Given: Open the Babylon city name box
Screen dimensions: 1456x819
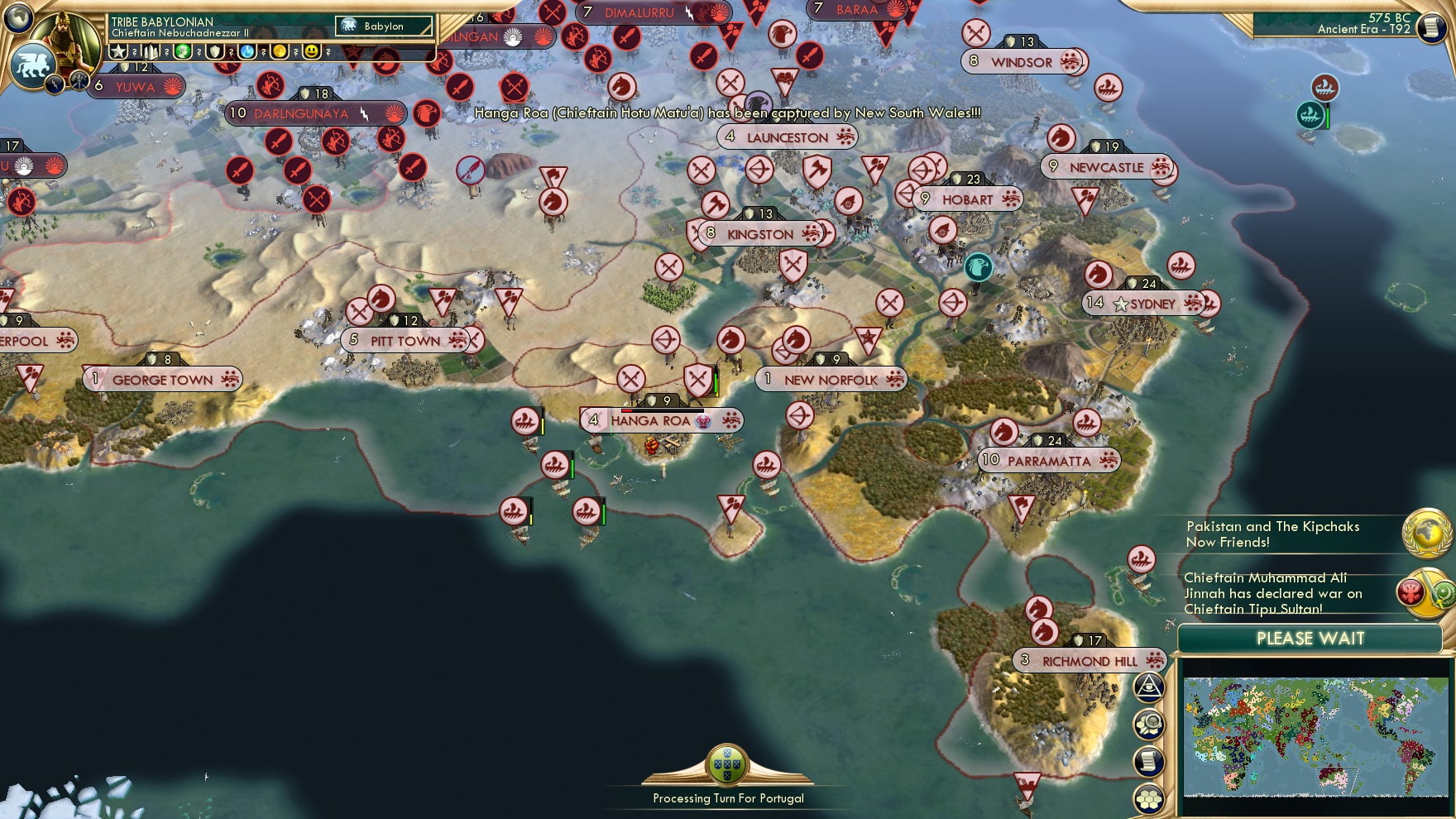Looking at the screenshot, I should (384, 26).
